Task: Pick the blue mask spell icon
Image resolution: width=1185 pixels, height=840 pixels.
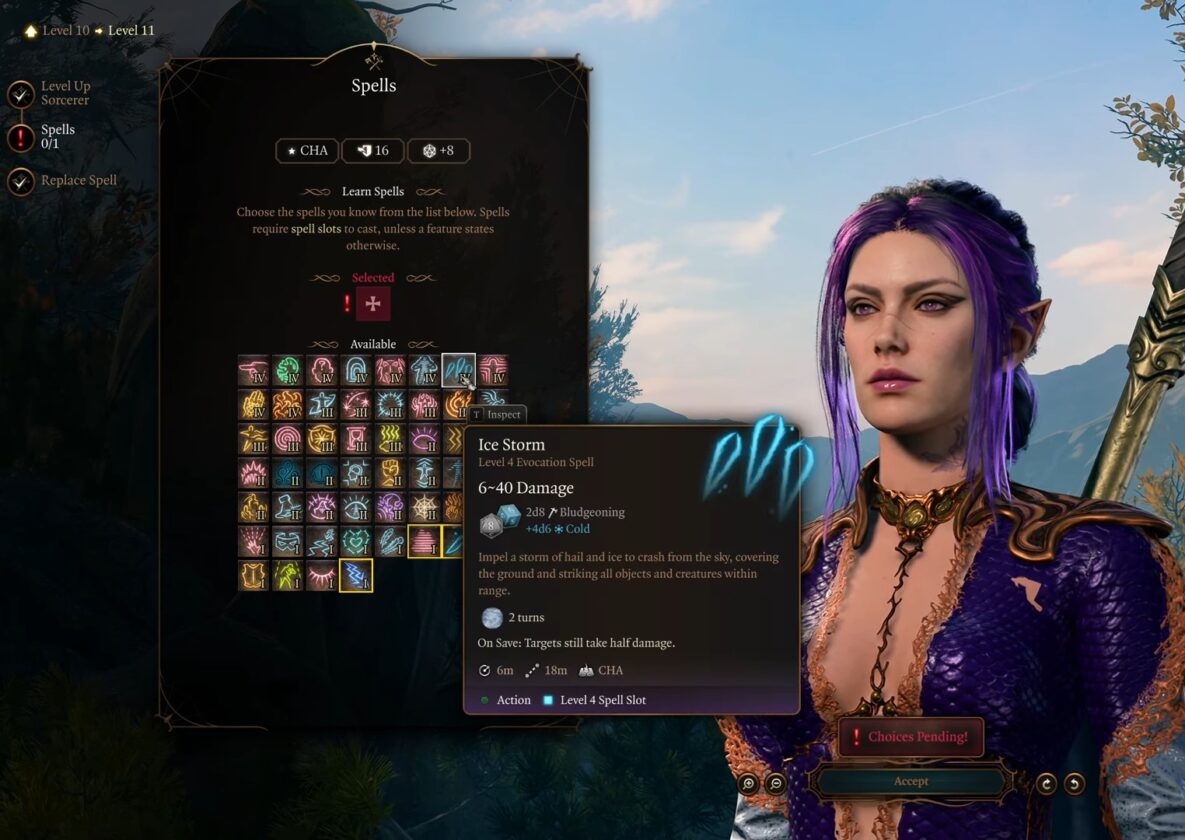Action: pos(288,542)
